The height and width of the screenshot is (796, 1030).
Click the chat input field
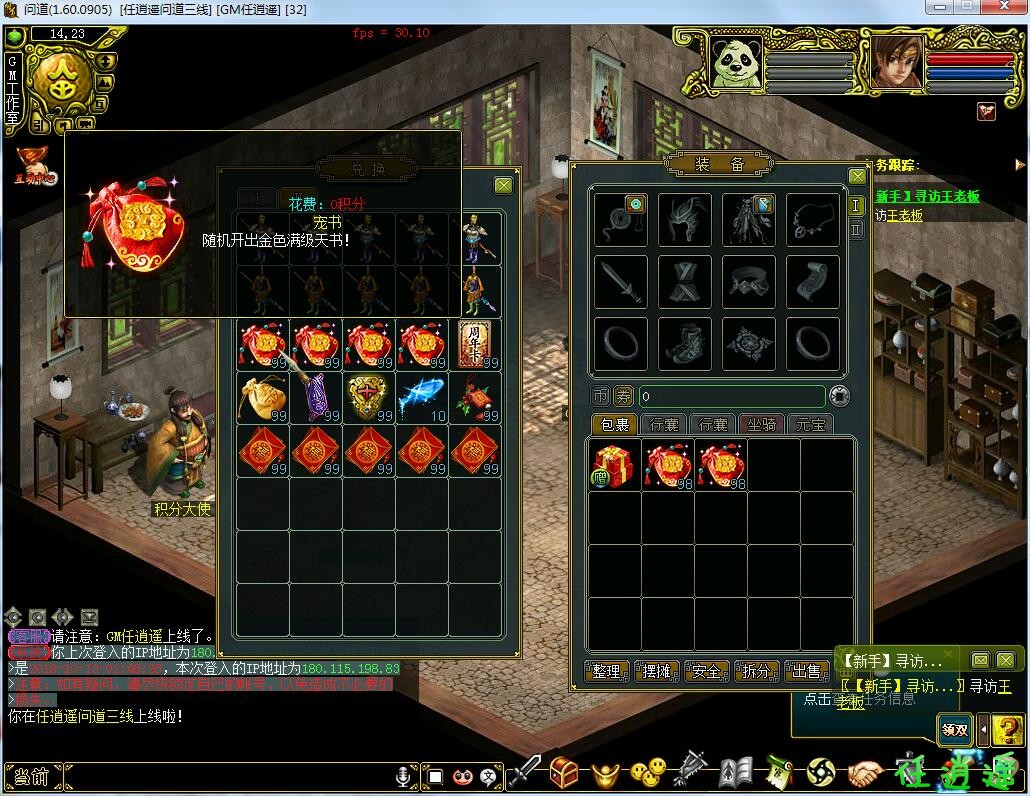pos(220,776)
